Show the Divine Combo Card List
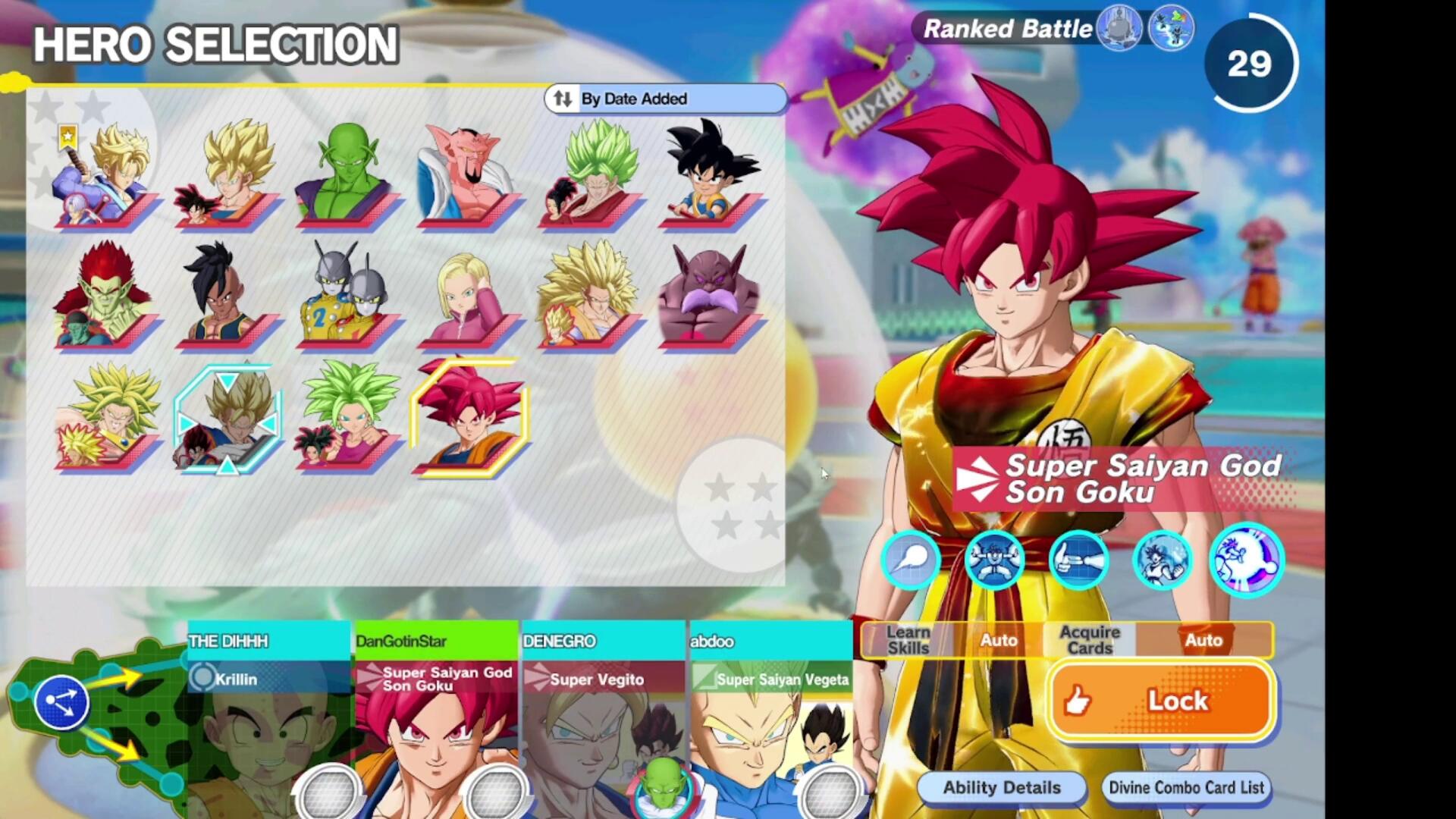The width and height of the screenshot is (1456, 819). pos(1186,788)
